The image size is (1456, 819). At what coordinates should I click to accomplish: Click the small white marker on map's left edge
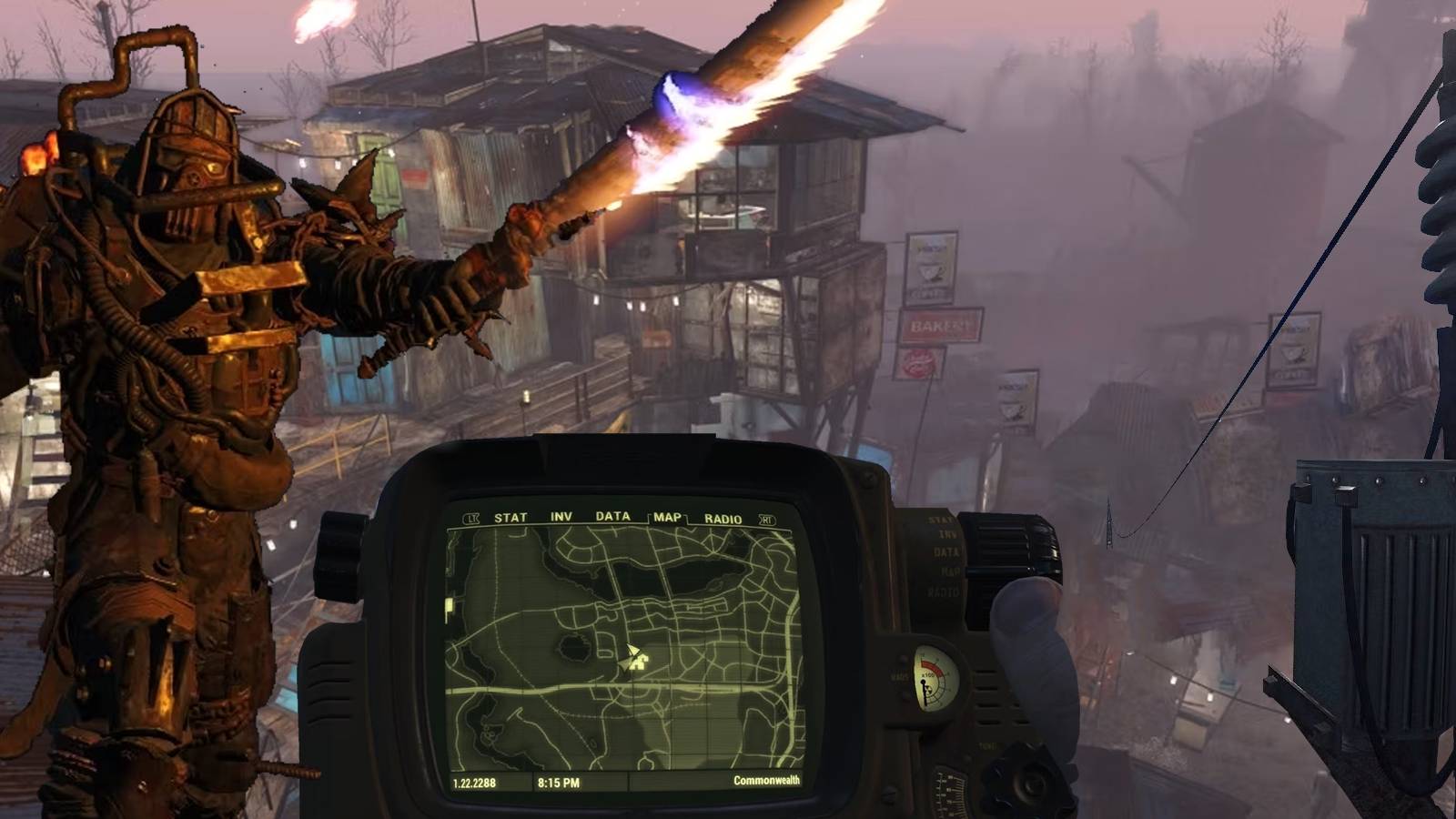click(448, 605)
